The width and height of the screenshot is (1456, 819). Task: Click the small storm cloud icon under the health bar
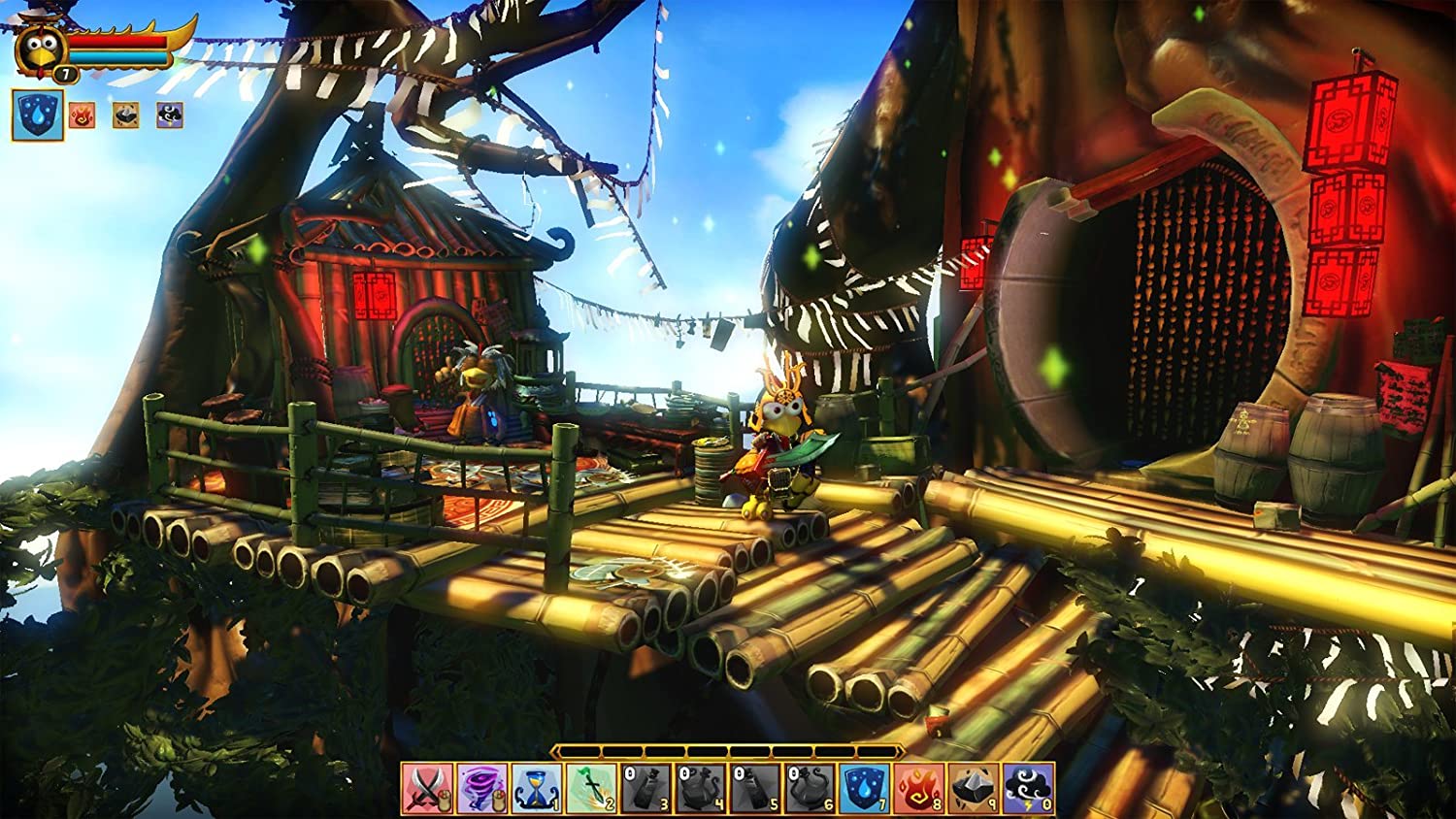170,115
